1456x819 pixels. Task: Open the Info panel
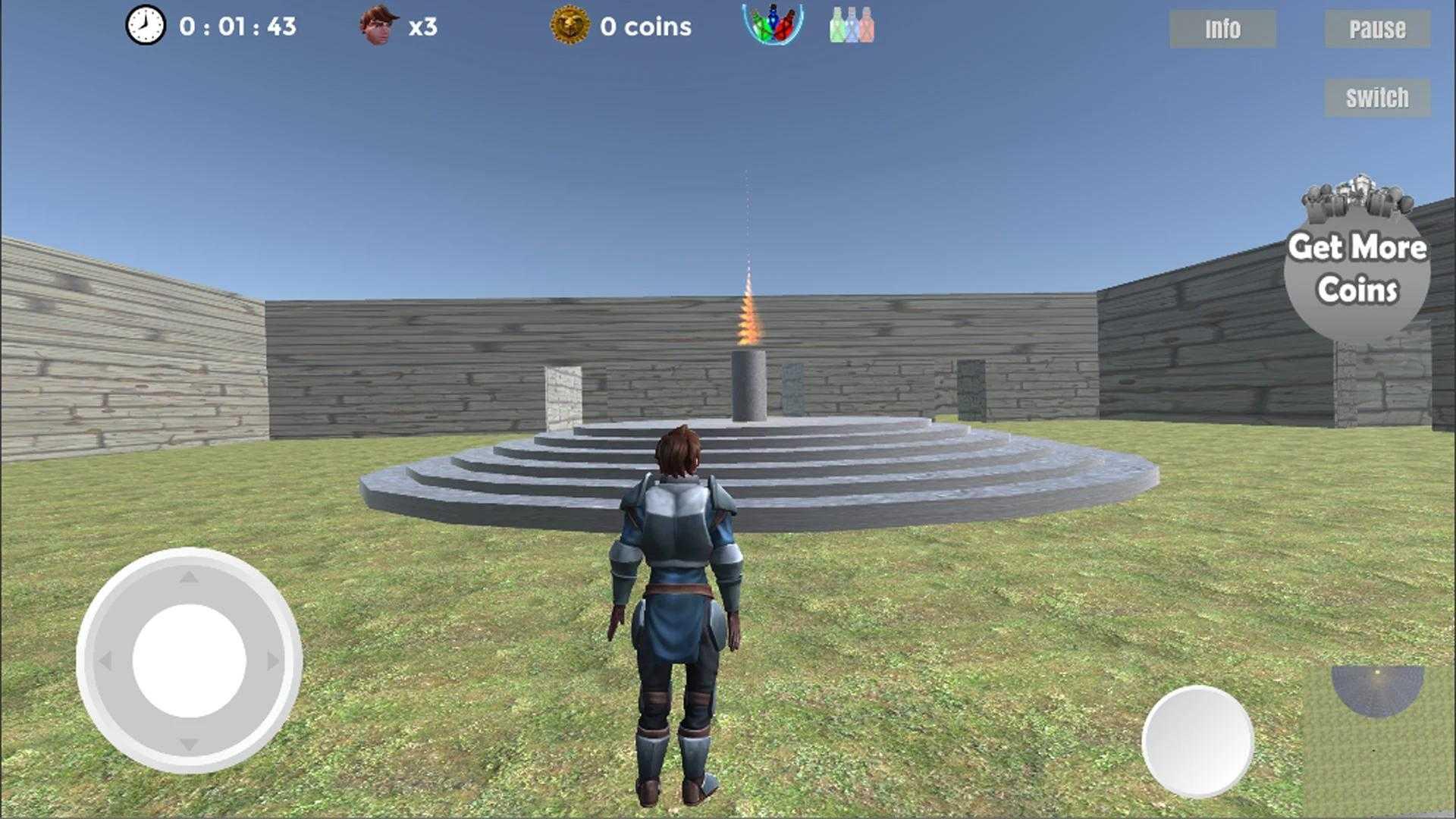[1222, 29]
